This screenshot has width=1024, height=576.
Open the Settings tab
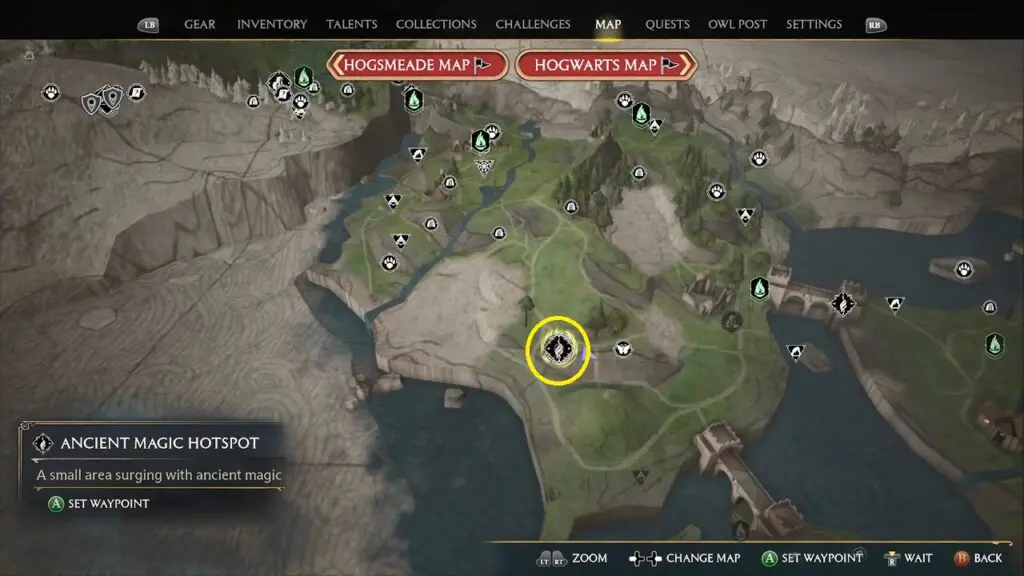coord(814,24)
